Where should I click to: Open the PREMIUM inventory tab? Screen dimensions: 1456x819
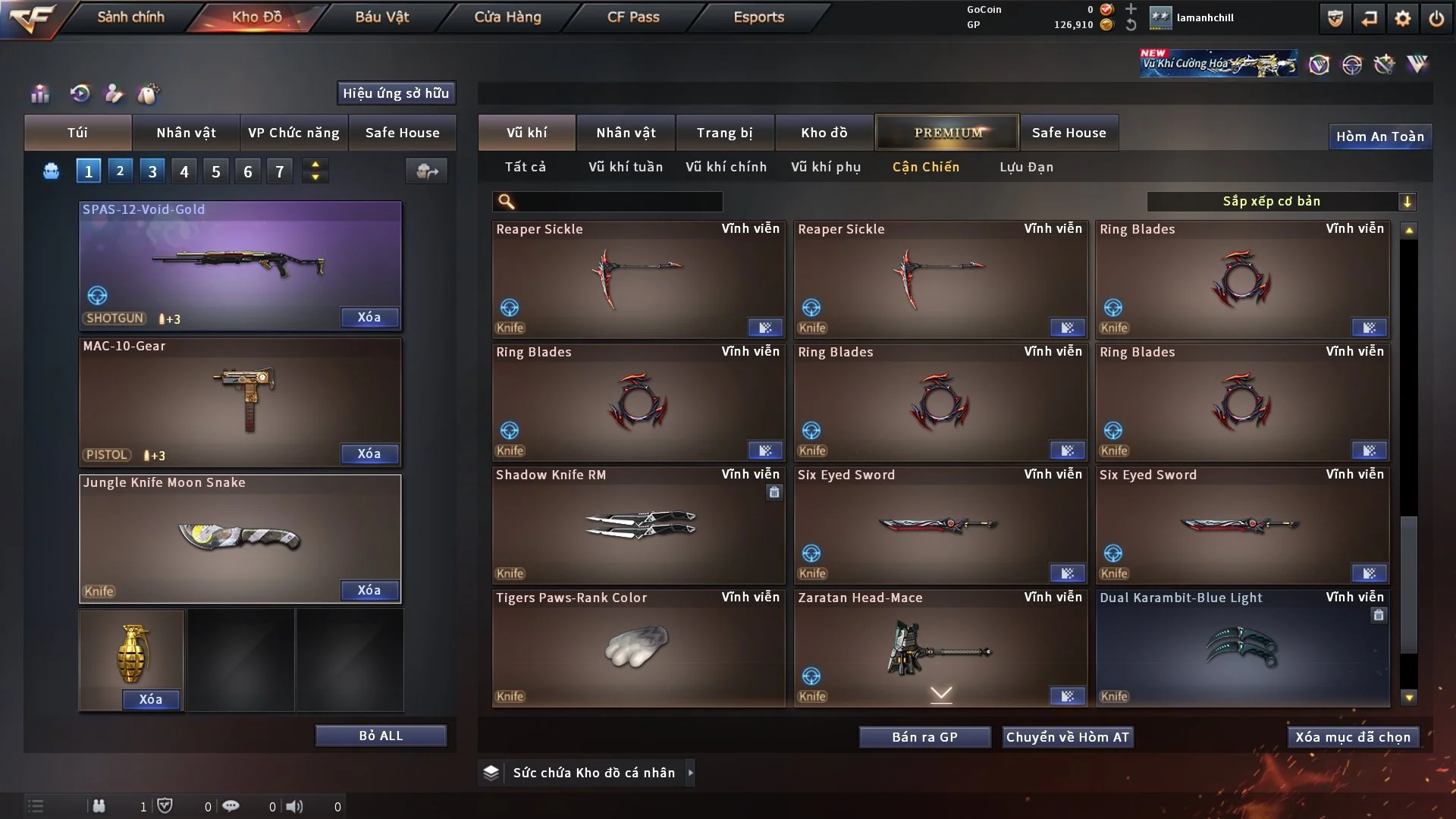click(947, 133)
